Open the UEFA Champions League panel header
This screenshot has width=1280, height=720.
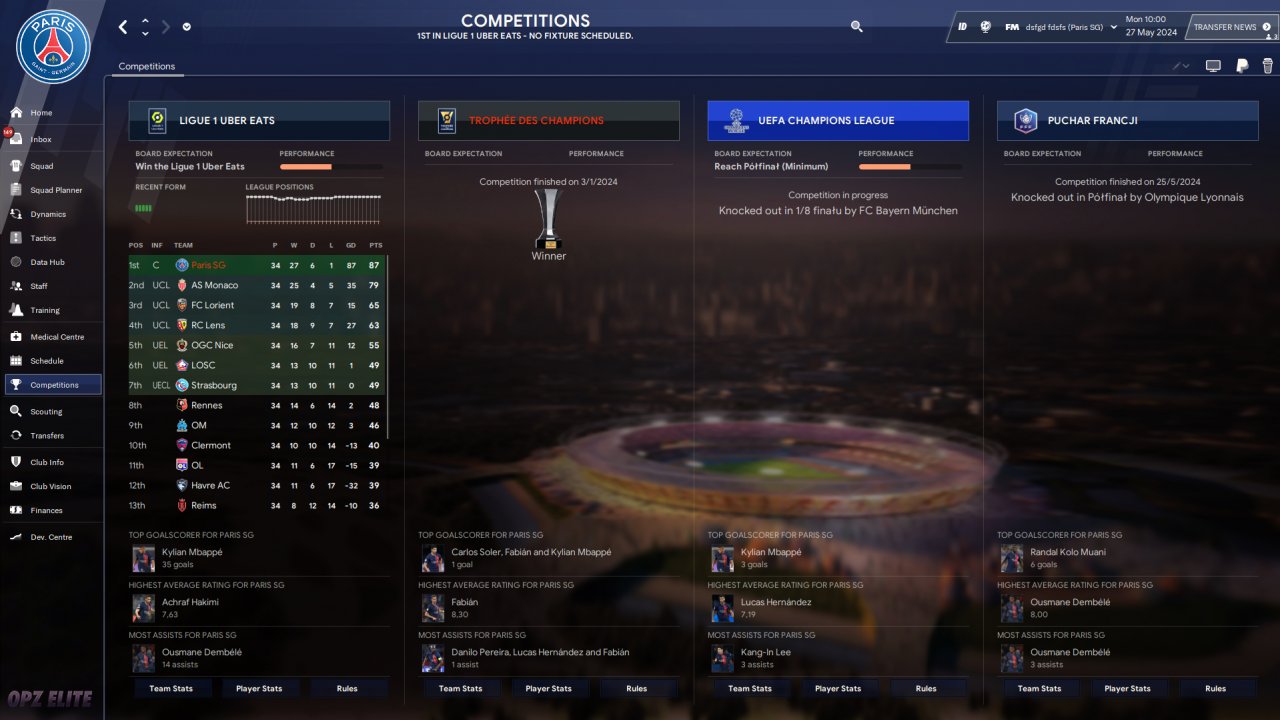pyautogui.click(x=838, y=121)
